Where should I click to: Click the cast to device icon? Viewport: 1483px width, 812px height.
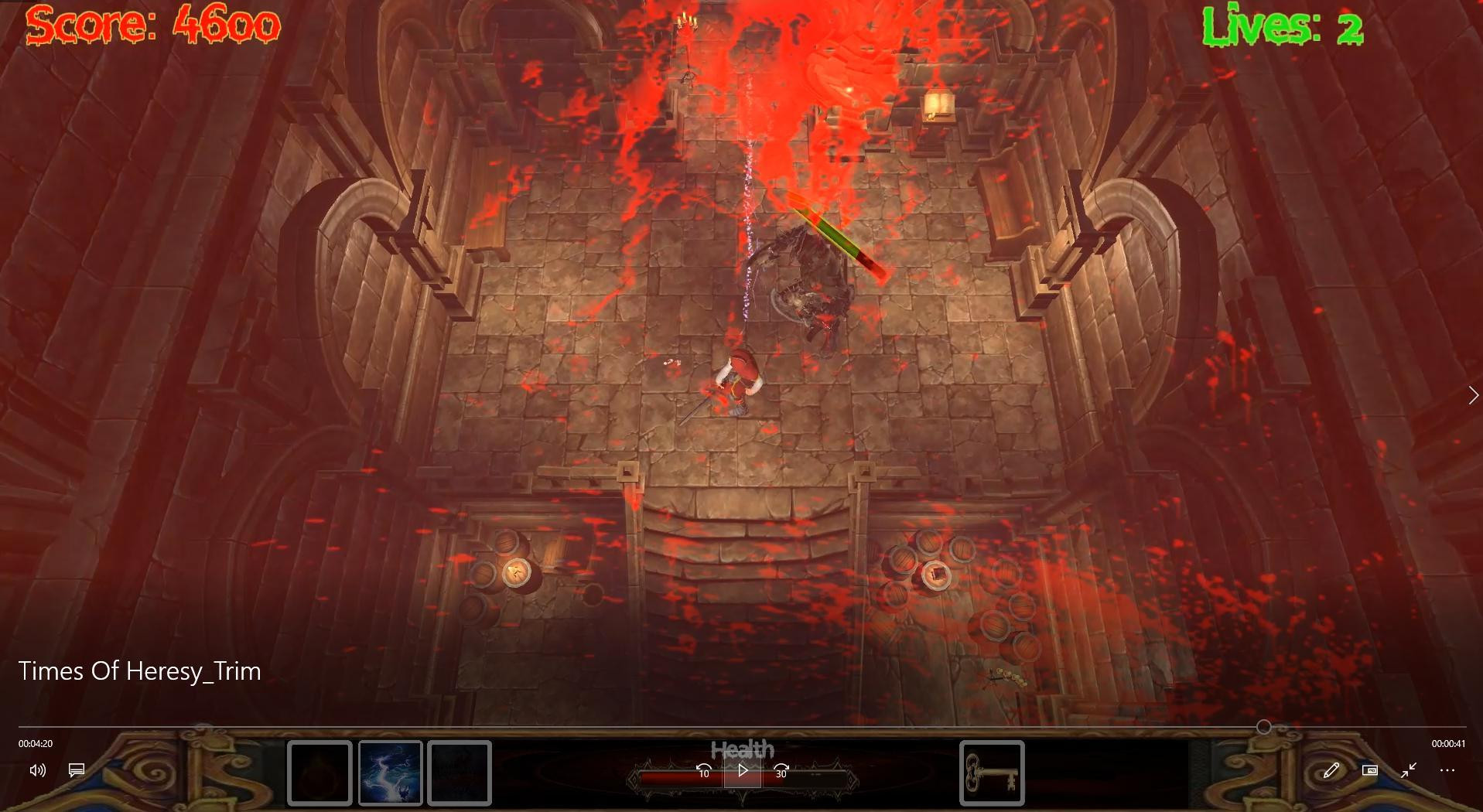[x=1370, y=770]
